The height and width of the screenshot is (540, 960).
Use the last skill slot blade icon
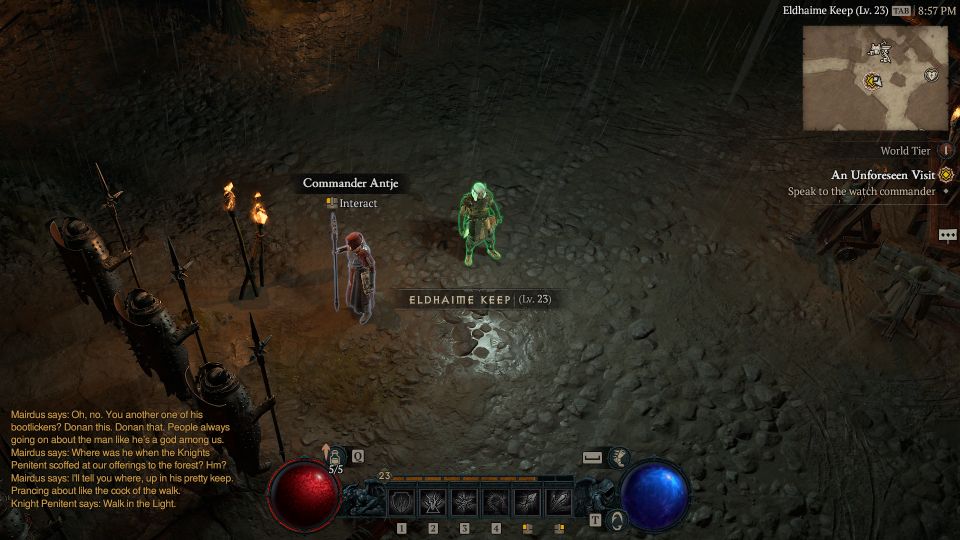[559, 501]
